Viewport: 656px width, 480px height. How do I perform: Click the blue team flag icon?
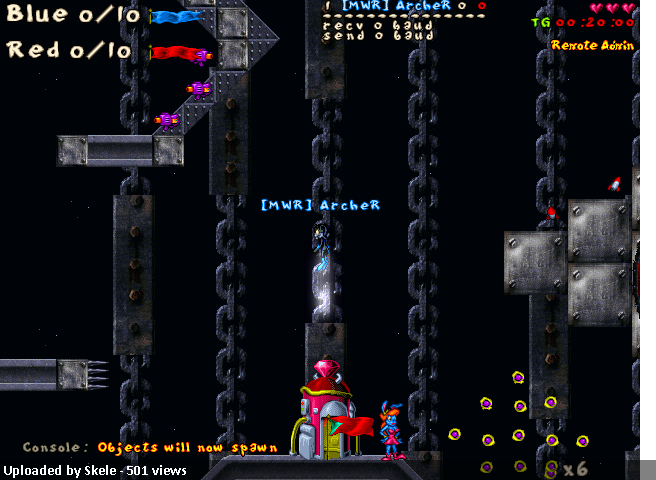(177, 17)
